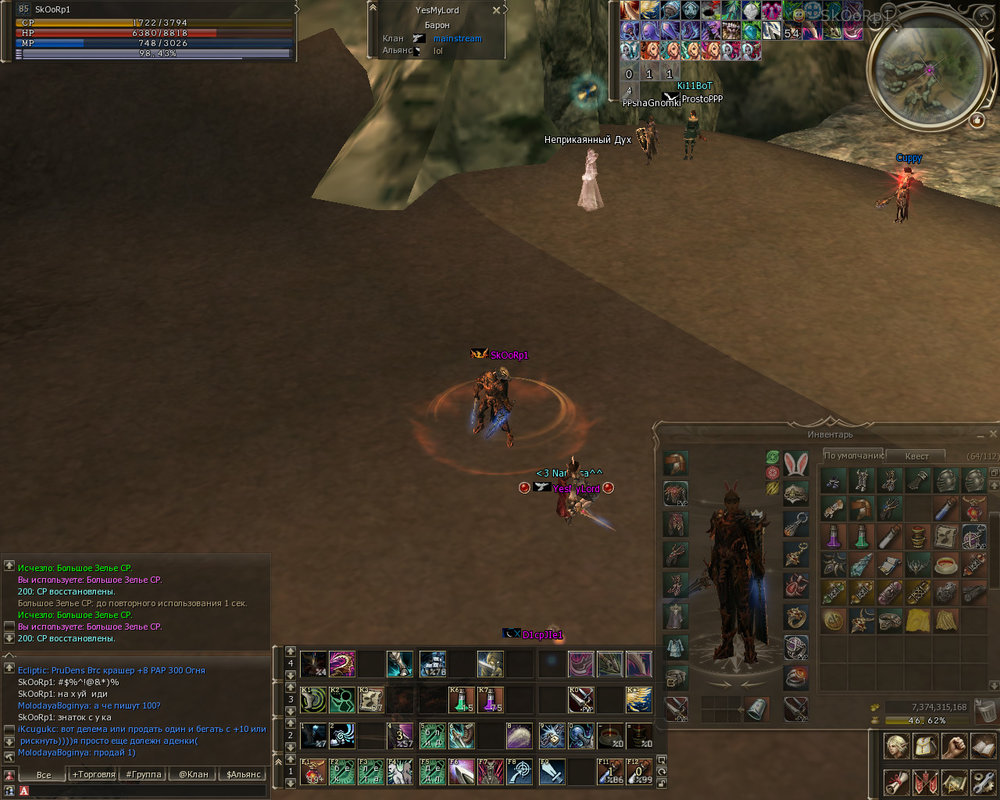This screenshot has height=800, width=1000.
Task: Open the #Группа chat tab
Action: coord(143,775)
